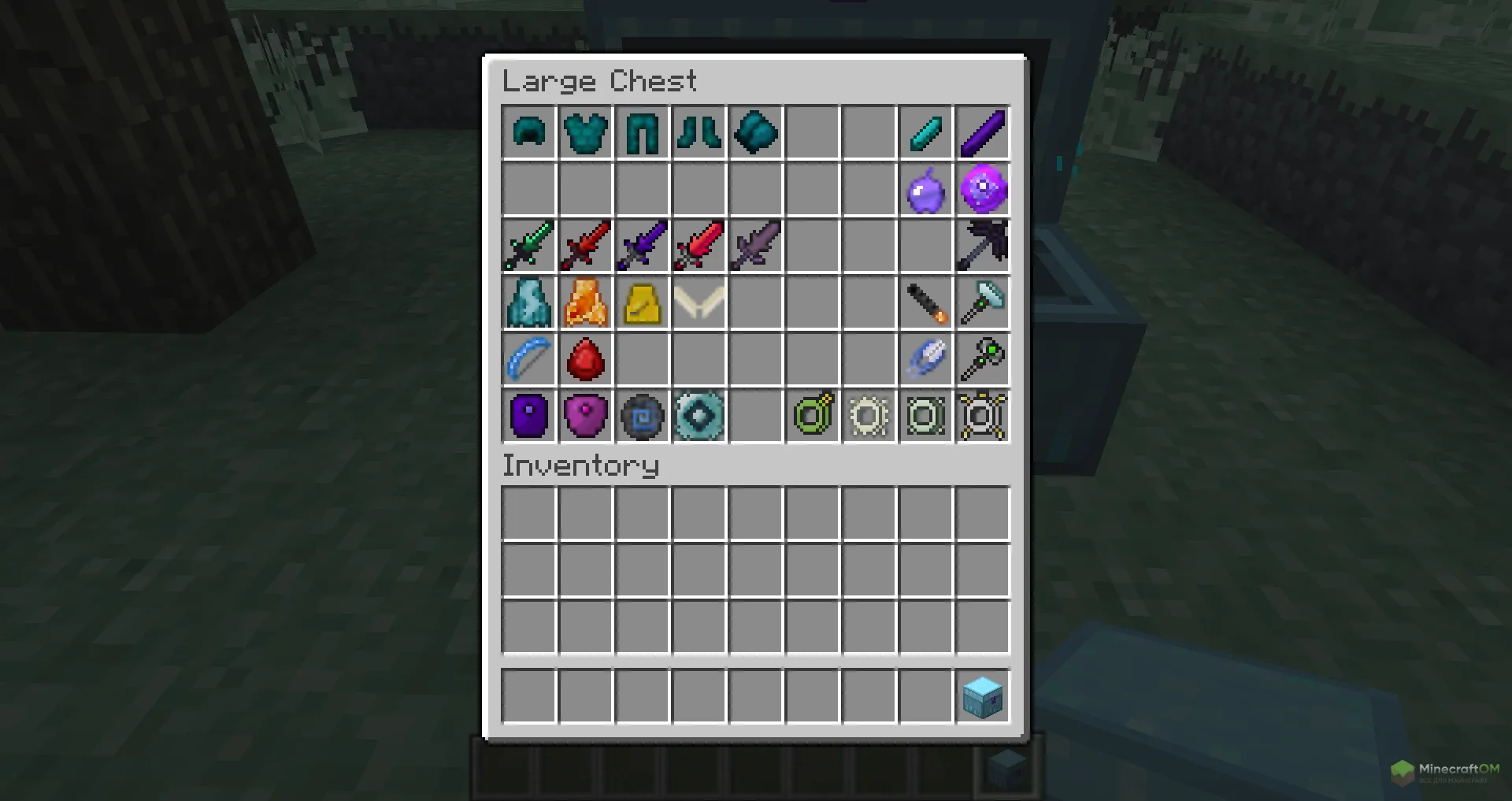Select the teal helmet in the chest
Screen dimensions: 1512x801
(528, 132)
